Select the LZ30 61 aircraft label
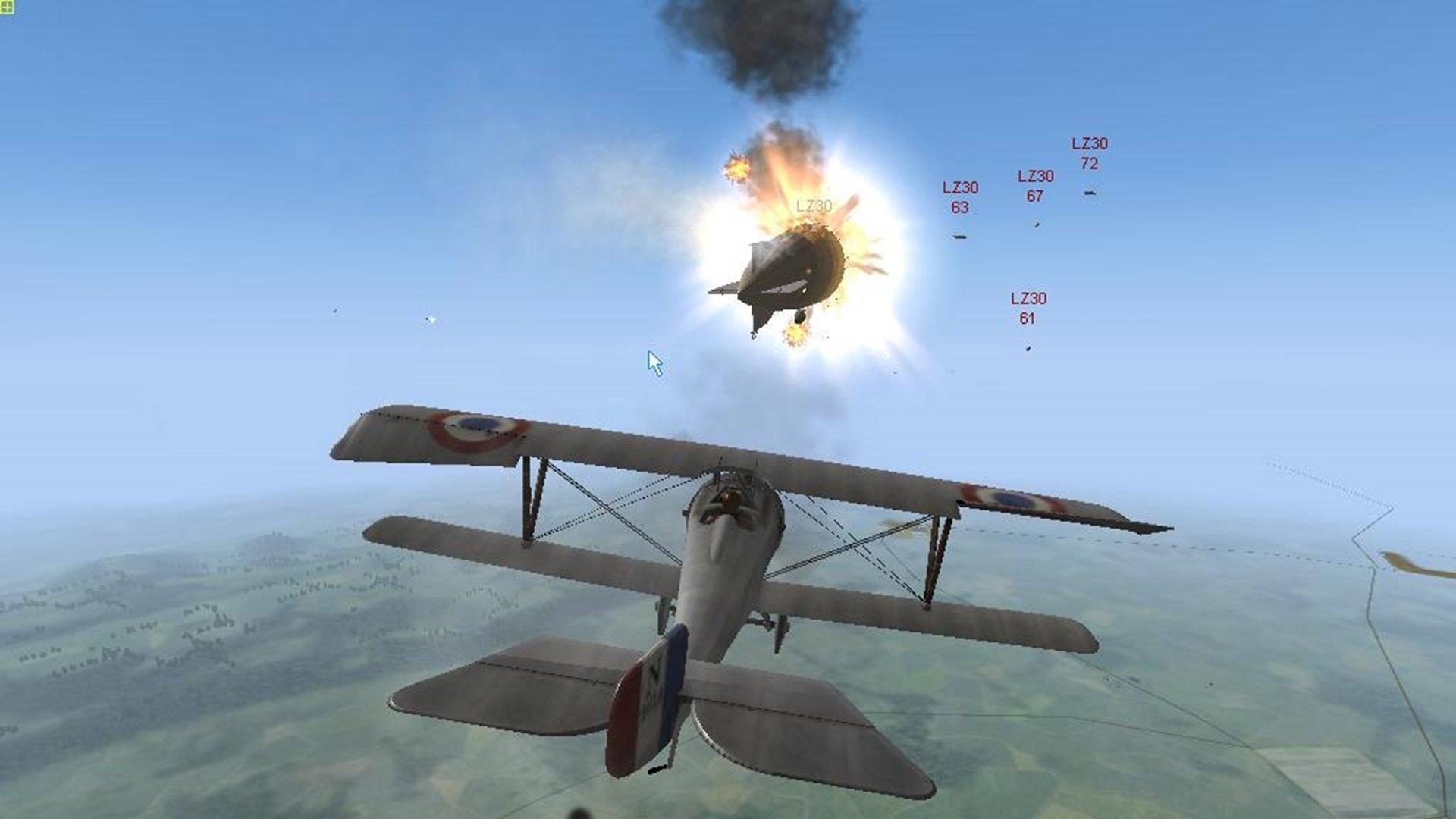This screenshot has height=819, width=1456. pos(1028,308)
